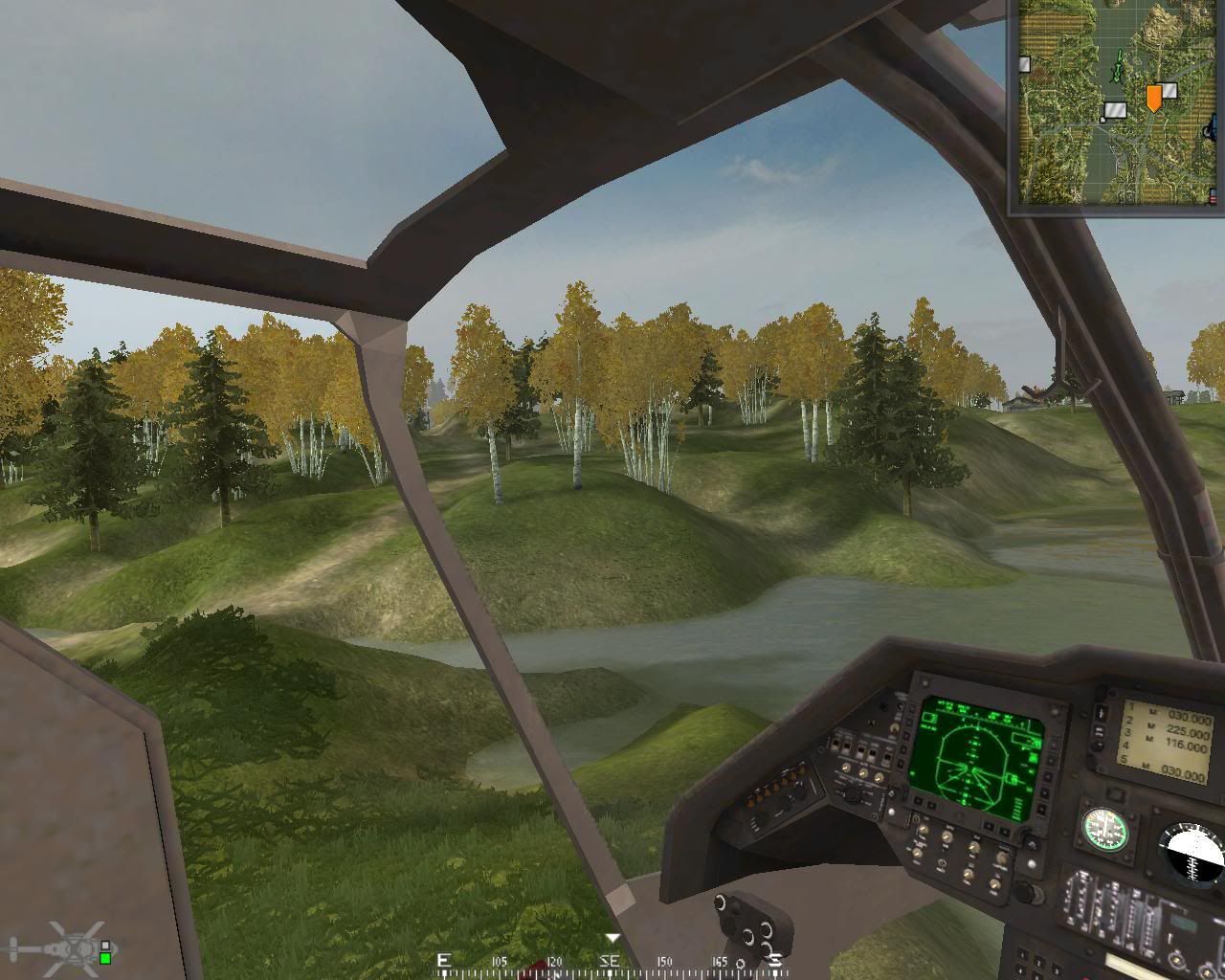Select the orange player marker on minimap
This screenshot has height=980, width=1225.
1154,97
